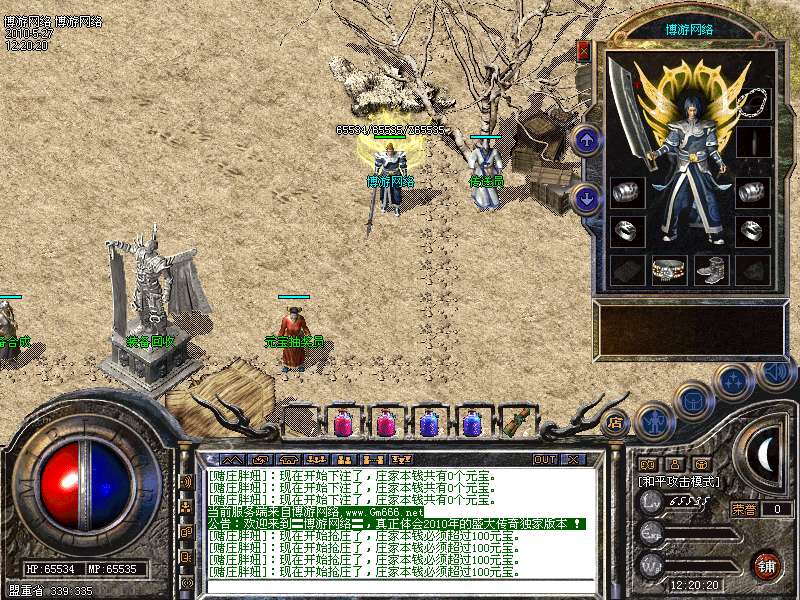800x600 pixels.
Task: Toggle the 和平攻击模式 attack mode
Action: coord(680,482)
